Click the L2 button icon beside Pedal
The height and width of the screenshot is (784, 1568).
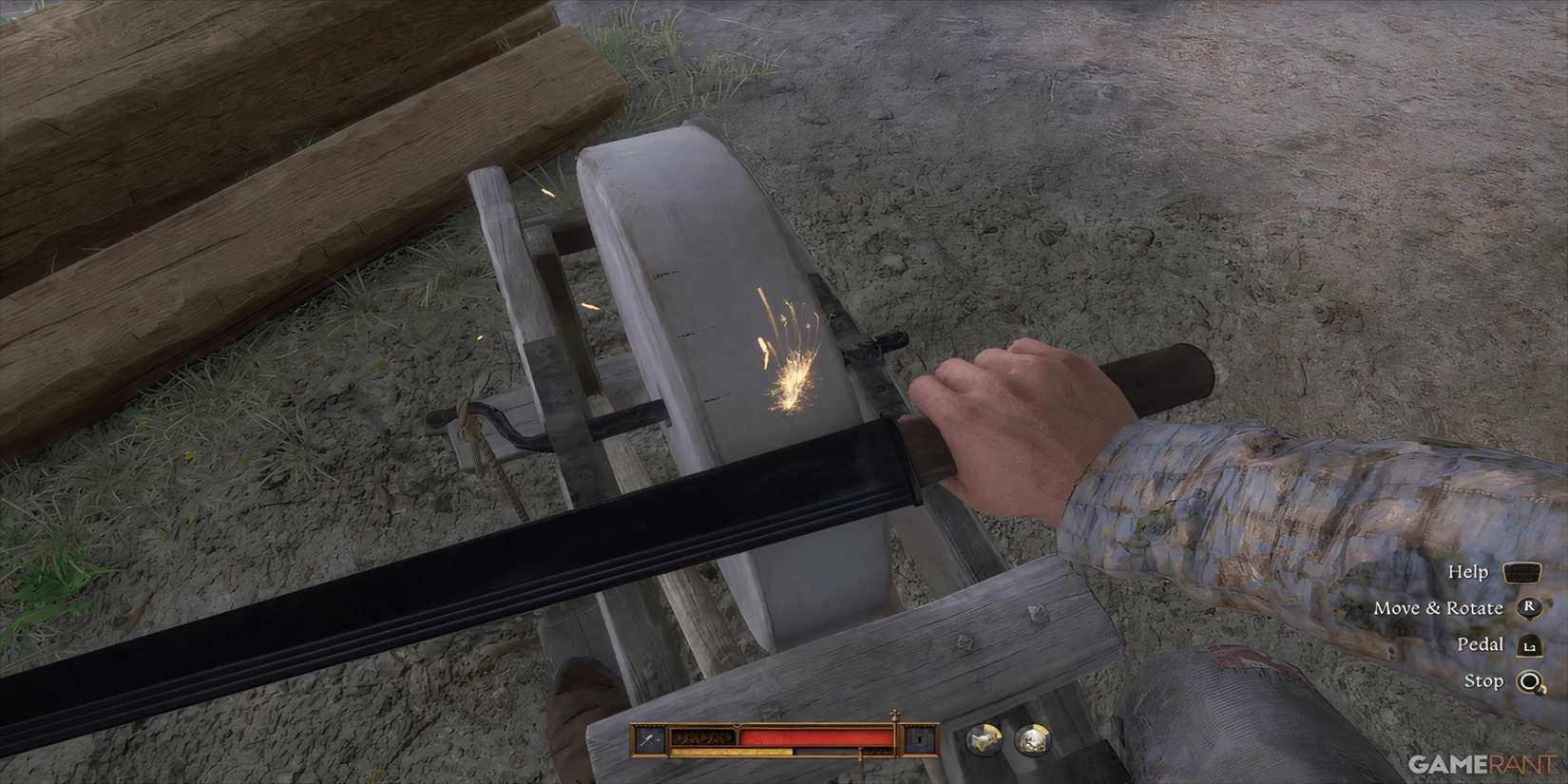click(1528, 647)
